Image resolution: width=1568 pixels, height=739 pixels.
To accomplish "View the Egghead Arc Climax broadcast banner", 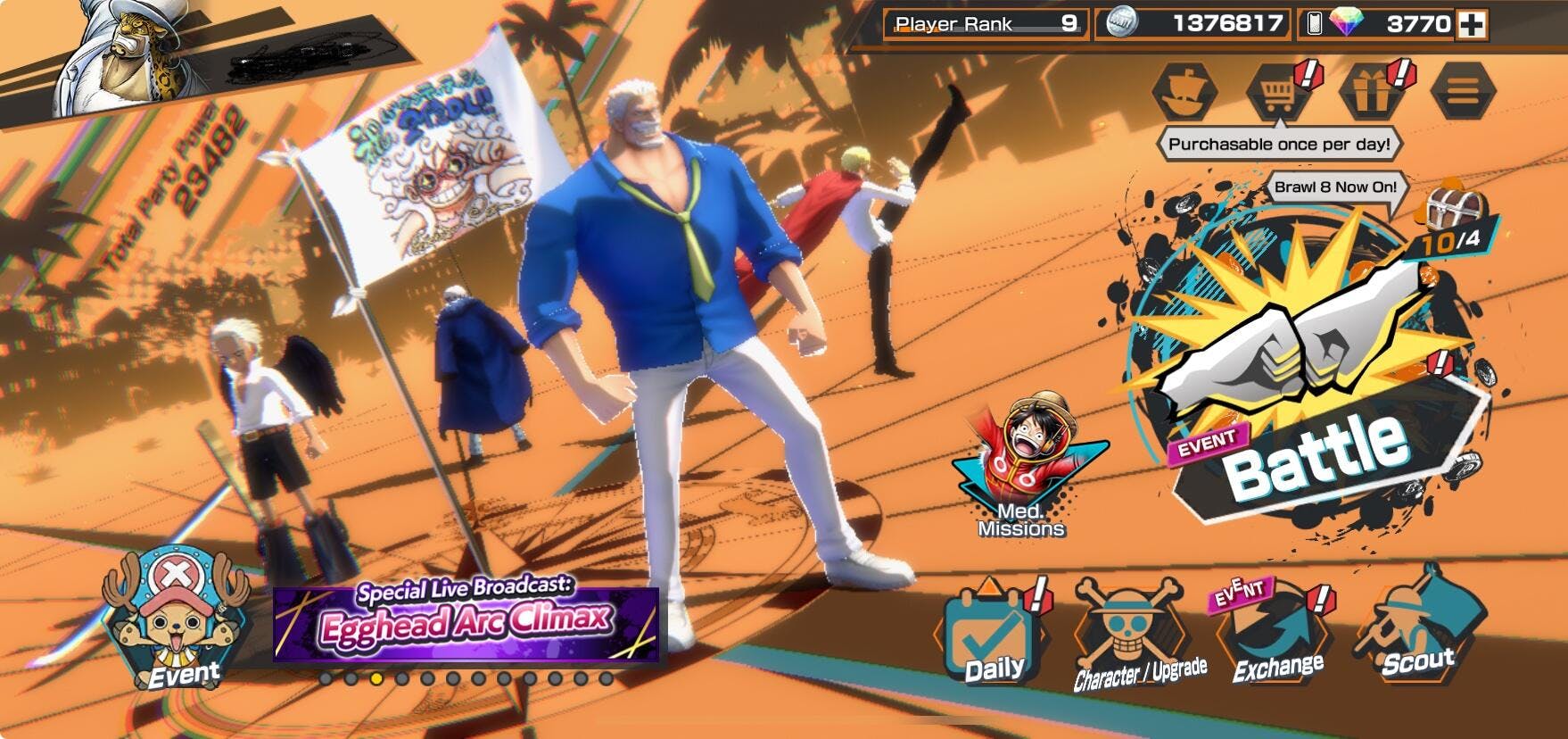I will point(466,621).
